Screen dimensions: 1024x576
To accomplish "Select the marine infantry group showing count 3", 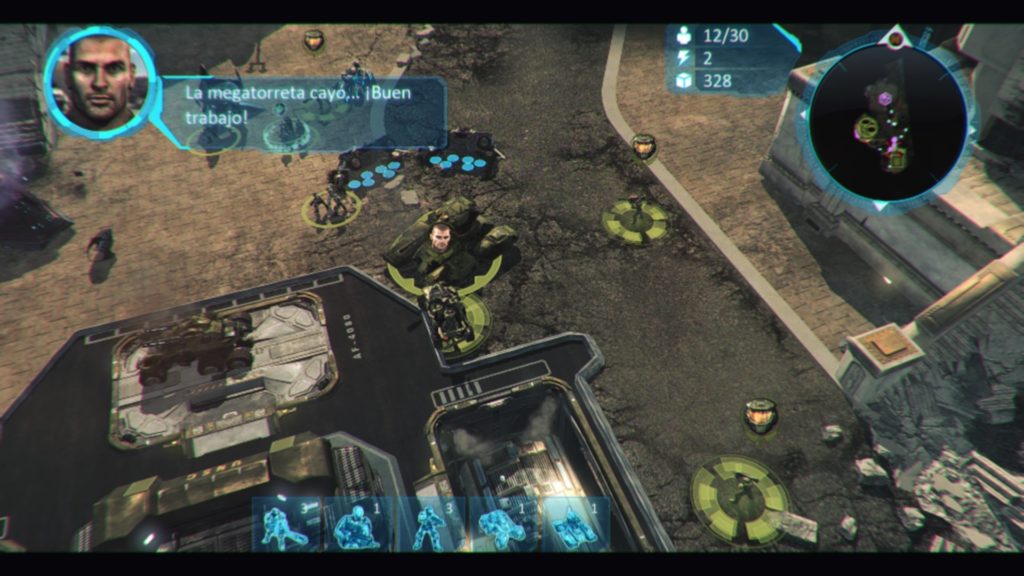I will (x=285, y=523).
